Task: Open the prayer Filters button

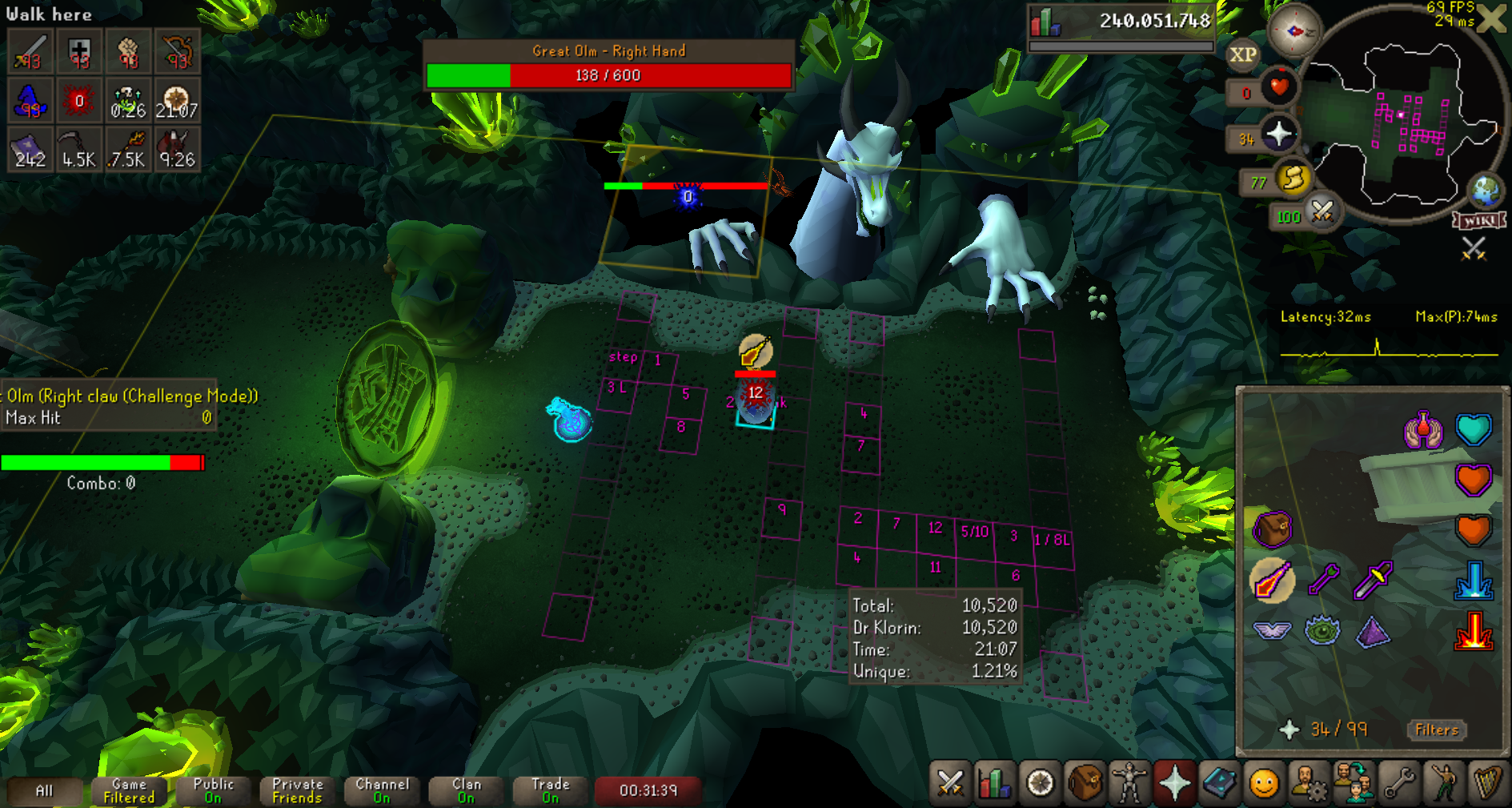Action: pyautogui.click(x=1436, y=730)
